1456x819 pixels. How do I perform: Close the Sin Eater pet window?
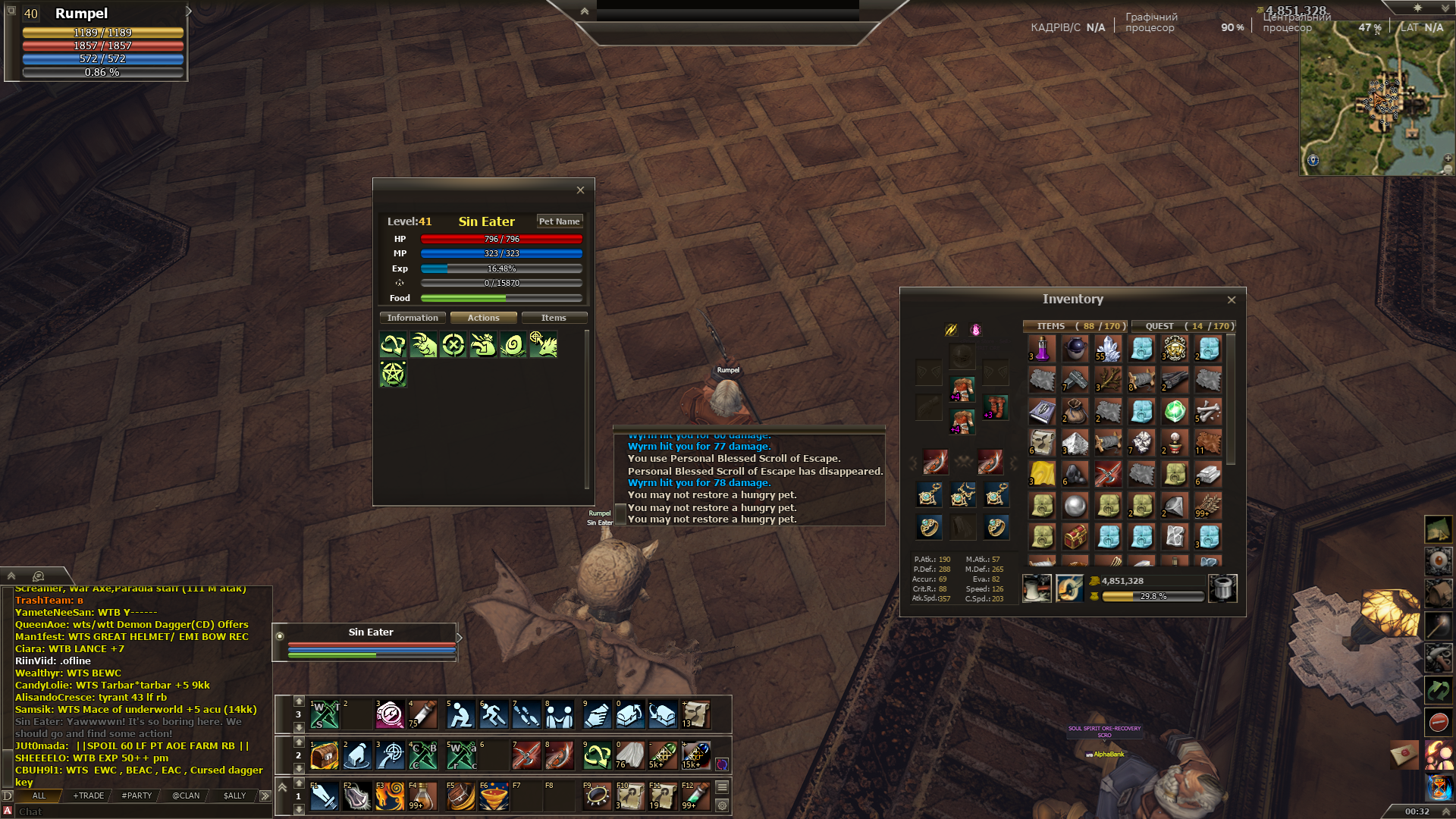coord(580,190)
